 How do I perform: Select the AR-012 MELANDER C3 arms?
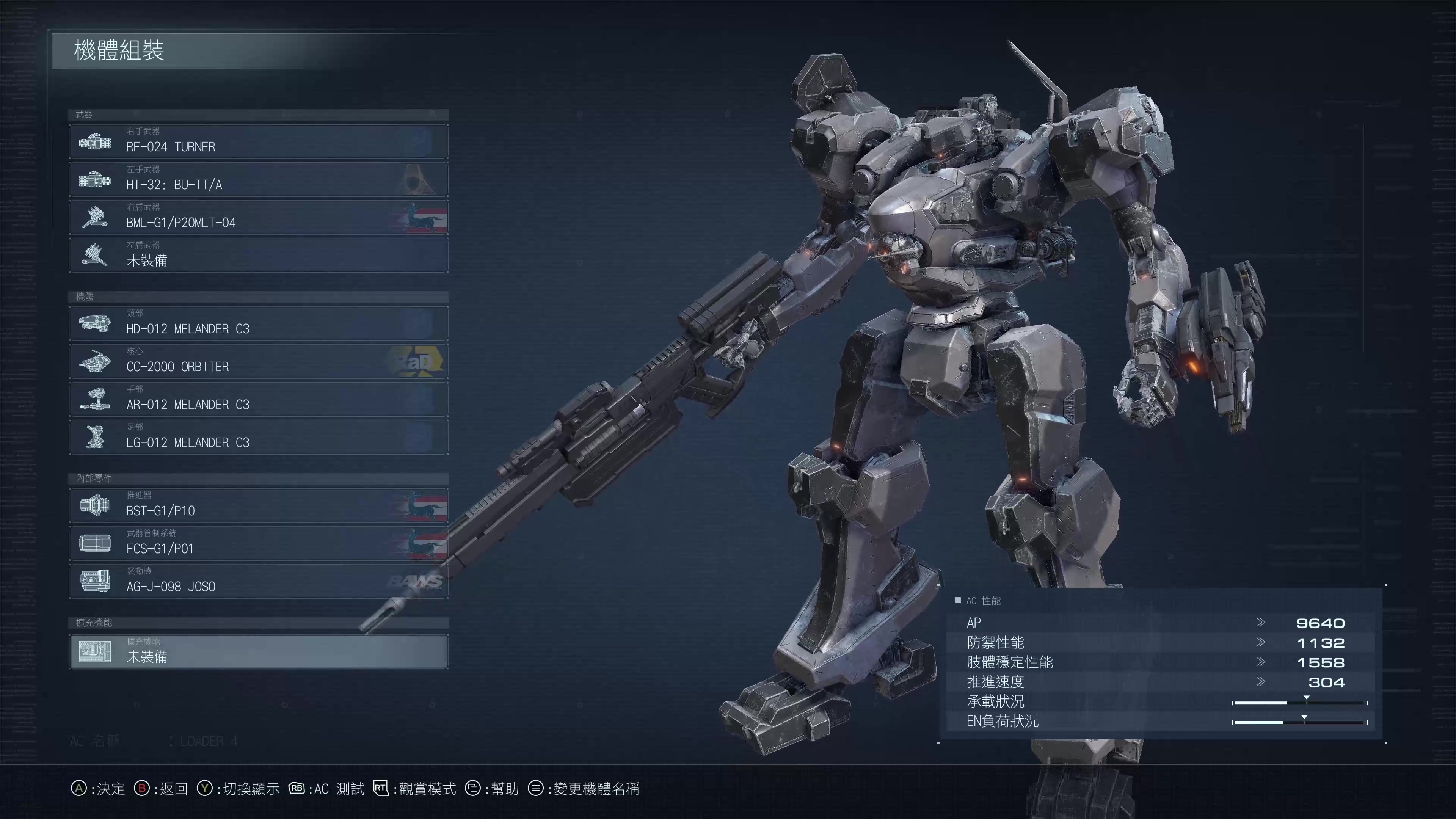(258, 399)
